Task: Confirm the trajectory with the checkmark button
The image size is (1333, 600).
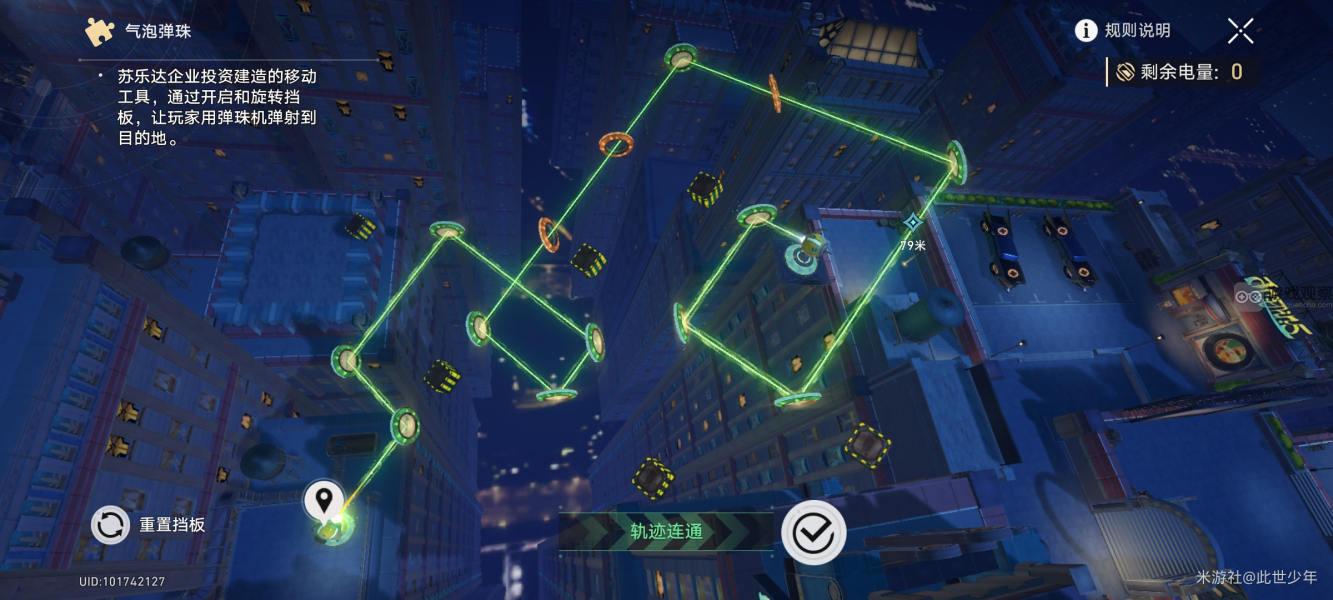Action: tap(813, 532)
